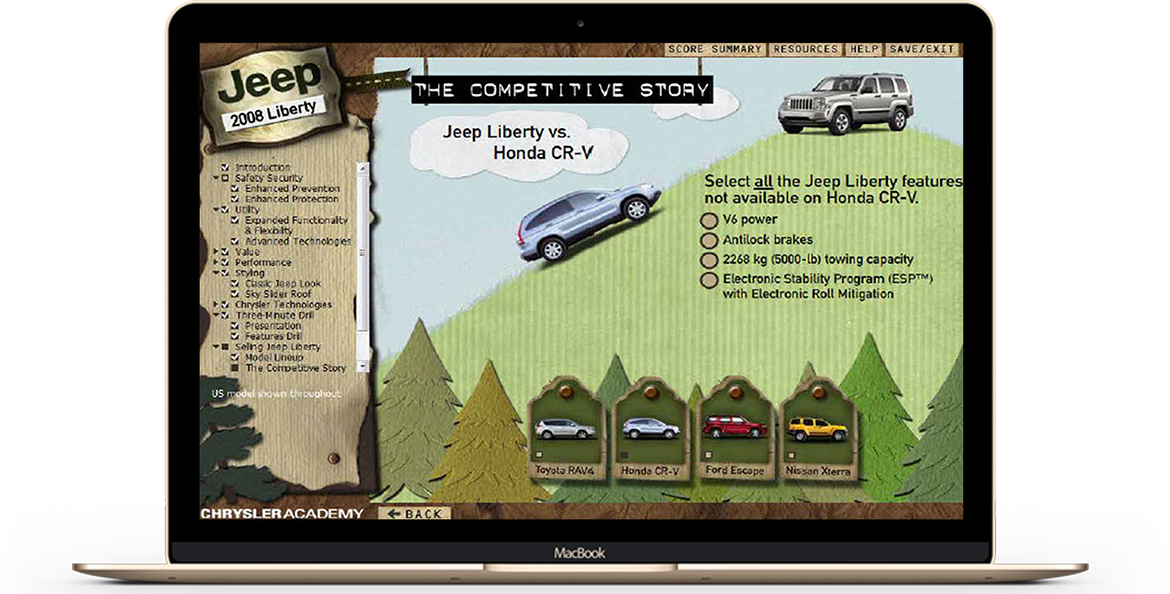Open the Score Summary page

pyautogui.click(x=715, y=49)
